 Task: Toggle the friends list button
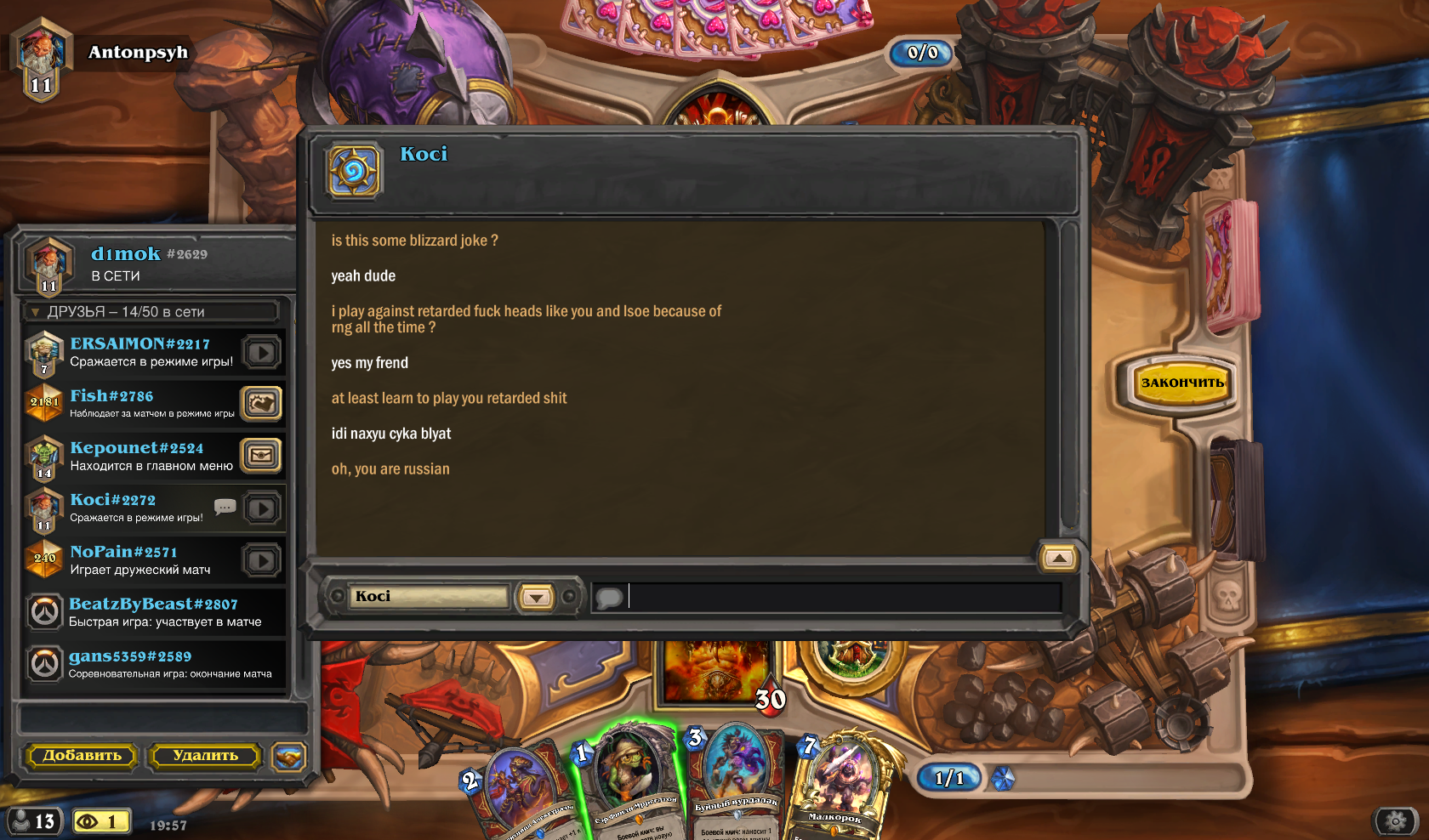tap(34, 821)
